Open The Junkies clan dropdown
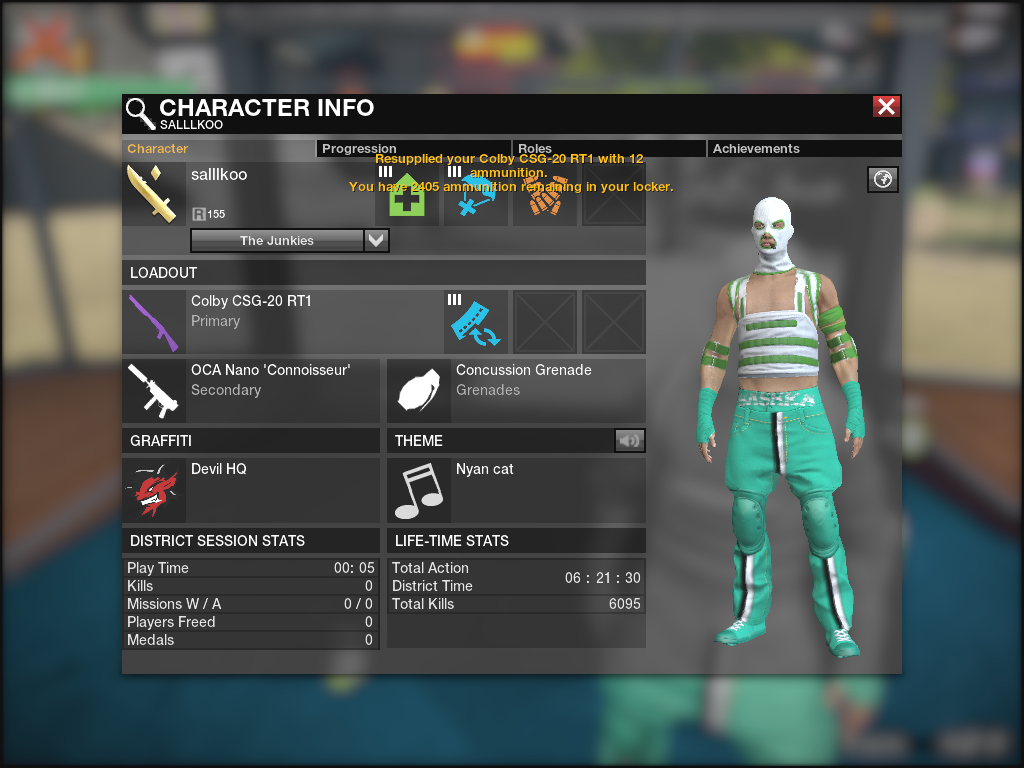 (376, 241)
